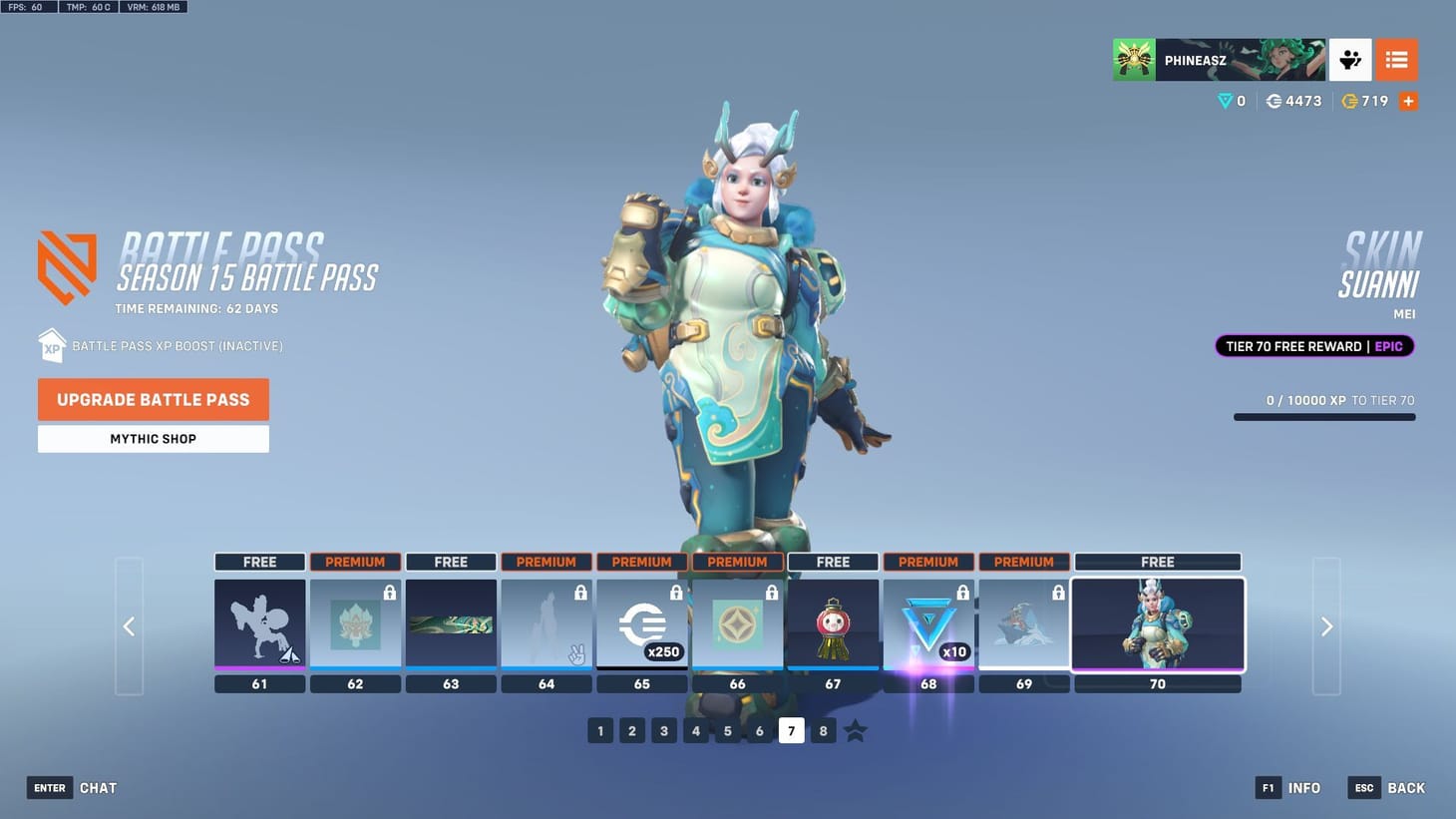Select the locked tier 68 premium reward
1456x819 pixels.
927,625
